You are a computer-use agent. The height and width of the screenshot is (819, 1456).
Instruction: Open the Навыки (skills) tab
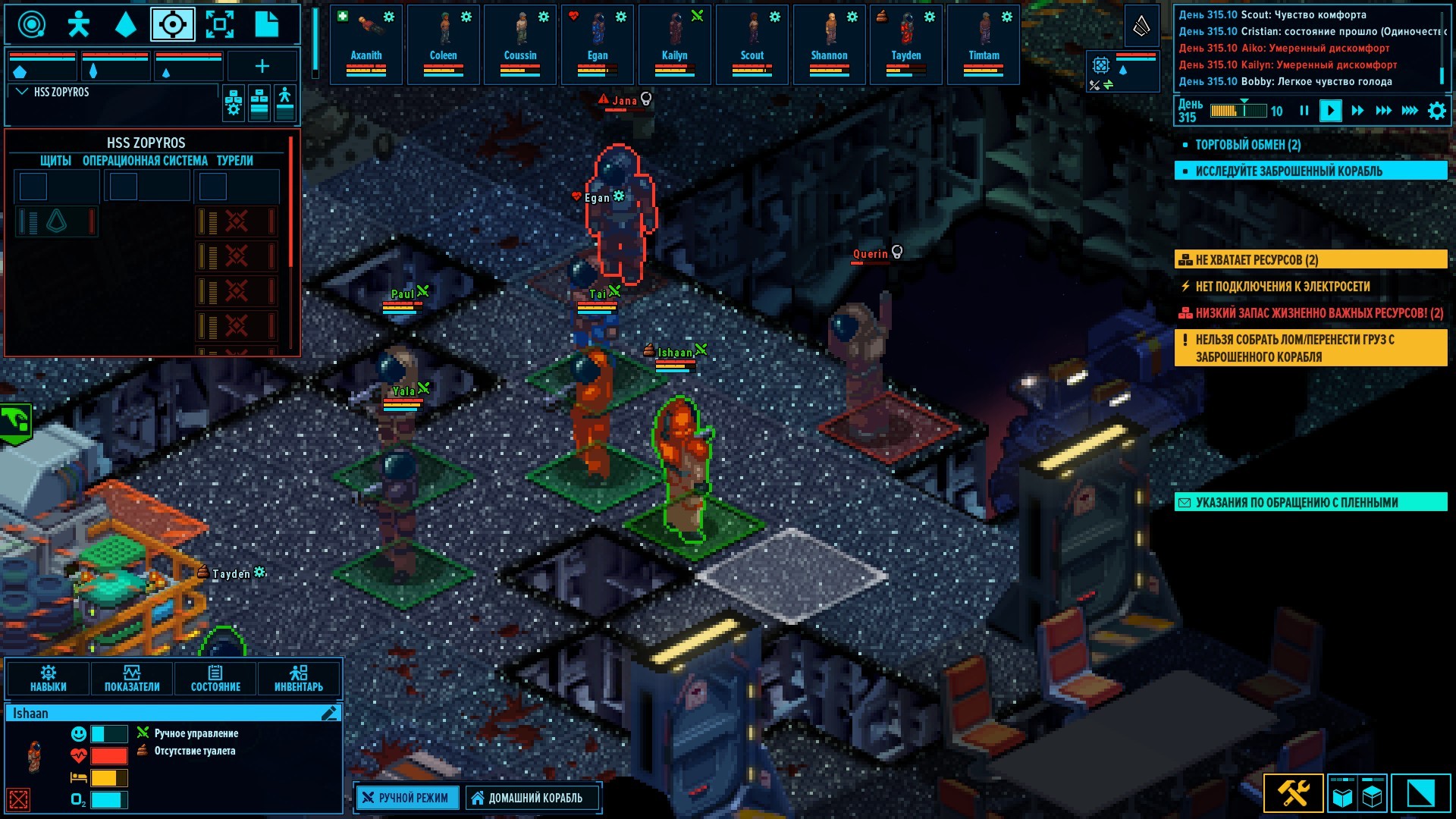(x=49, y=678)
